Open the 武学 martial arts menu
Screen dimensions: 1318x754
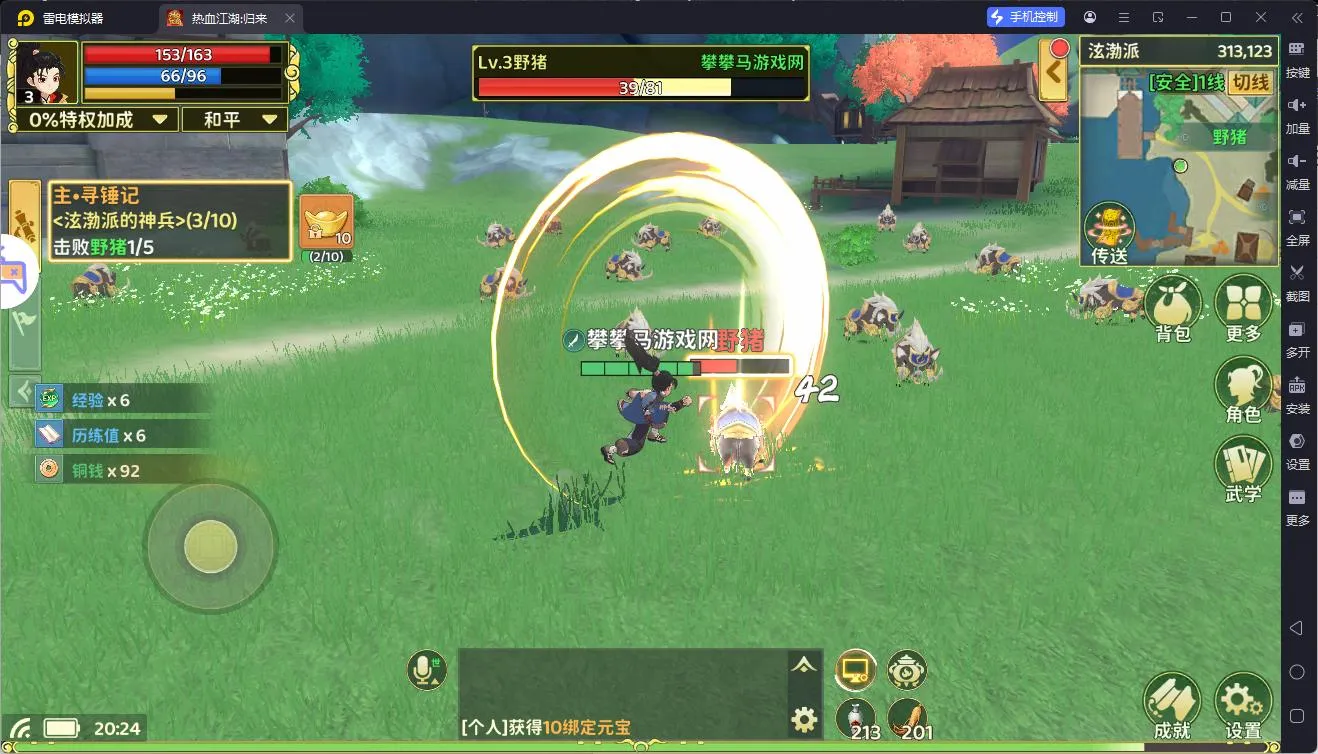pos(1243,468)
